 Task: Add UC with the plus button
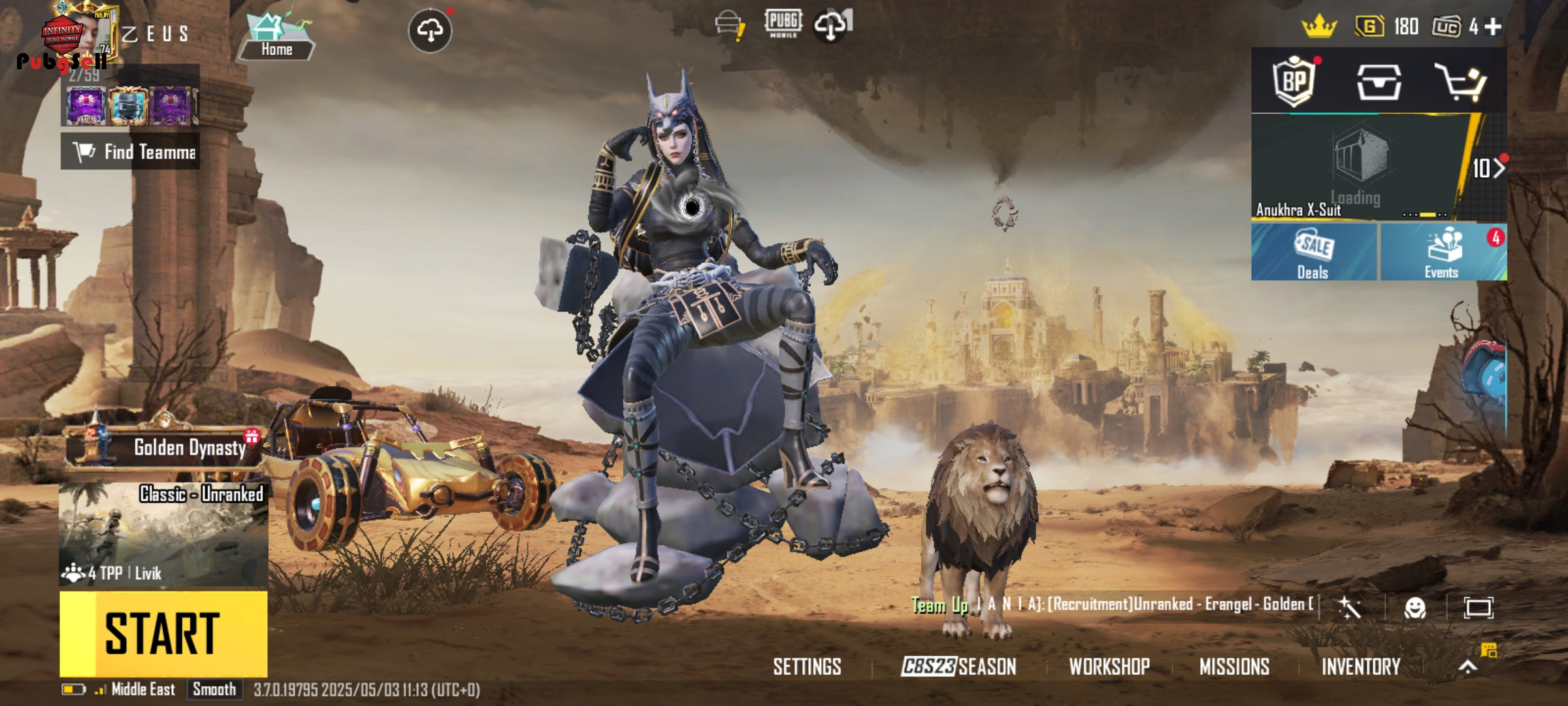[1493, 27]
